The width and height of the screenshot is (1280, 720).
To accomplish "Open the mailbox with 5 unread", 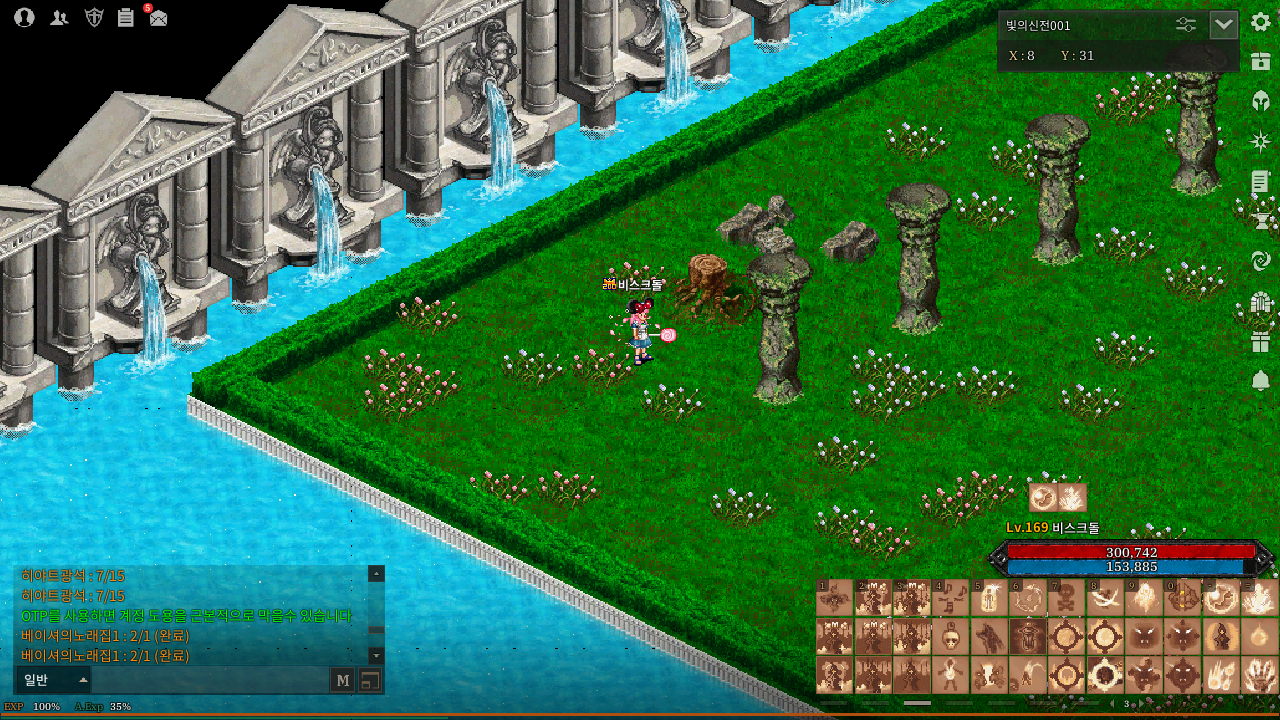I will (x=158, y=16).
